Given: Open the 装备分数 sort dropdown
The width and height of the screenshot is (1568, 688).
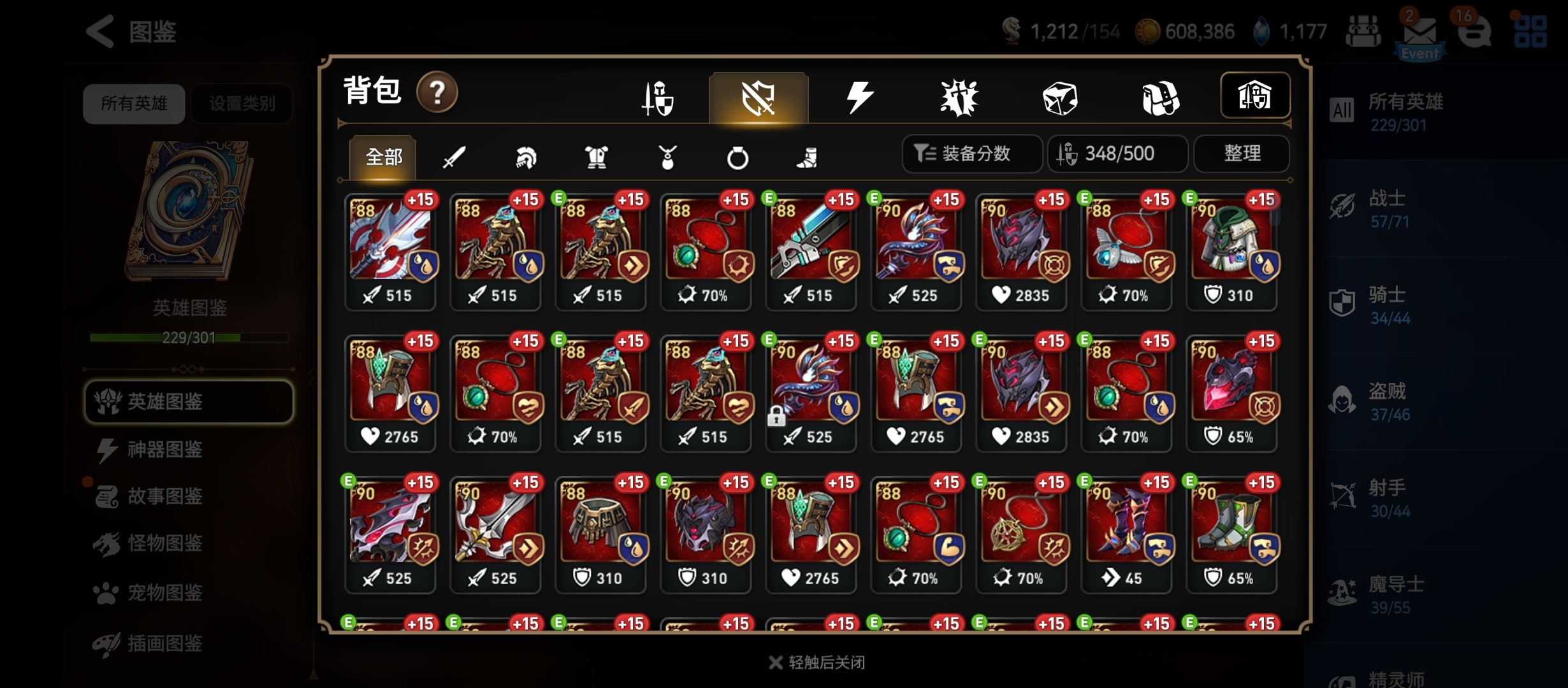Looking at the screenshot, I should [x=972, y=154].
